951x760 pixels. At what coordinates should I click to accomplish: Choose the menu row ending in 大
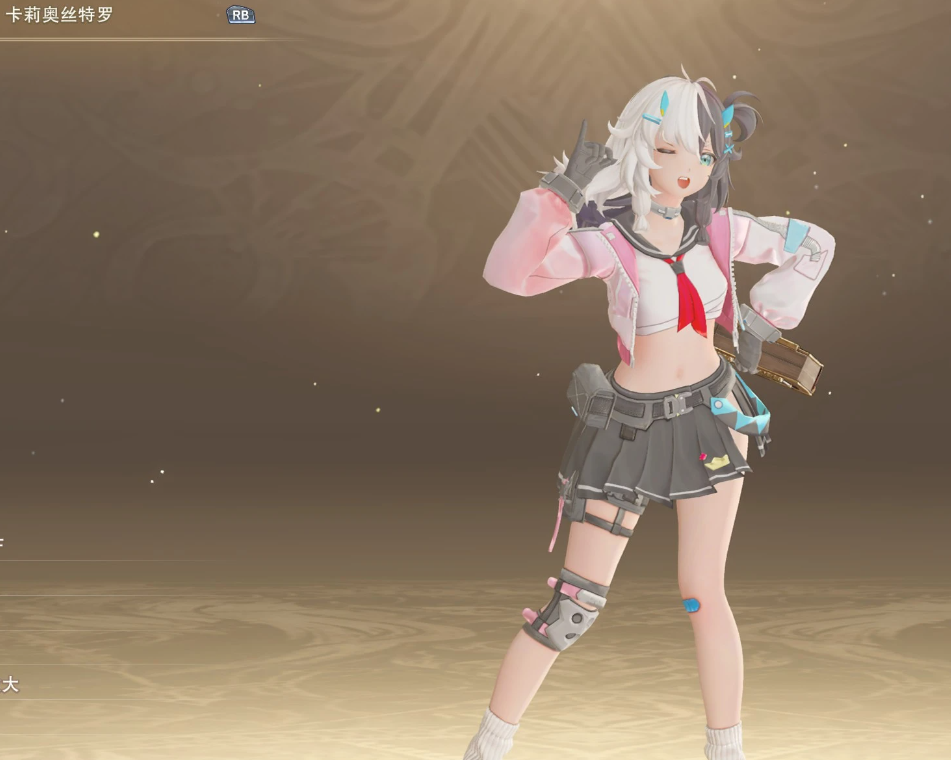[x=11, y=685]
